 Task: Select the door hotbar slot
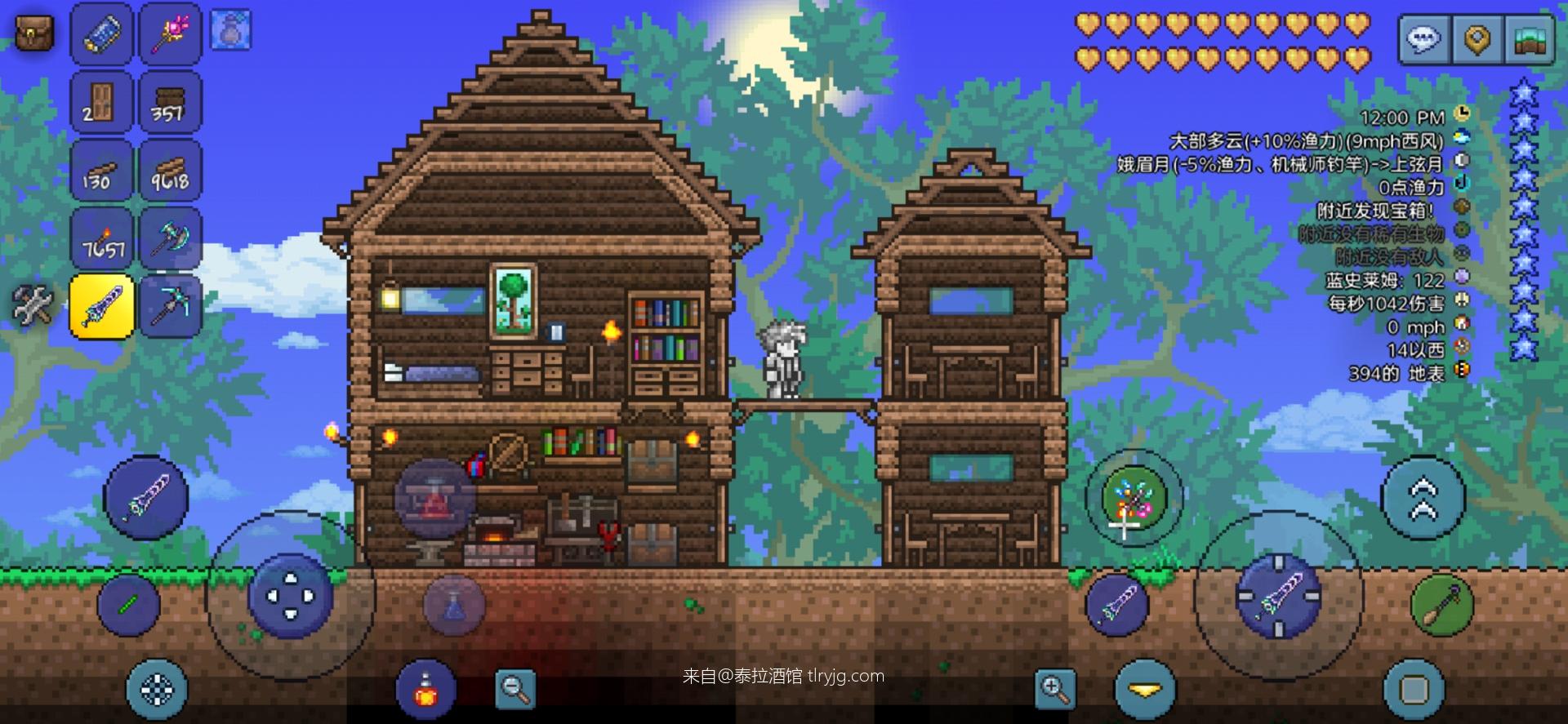click(101, 102)
